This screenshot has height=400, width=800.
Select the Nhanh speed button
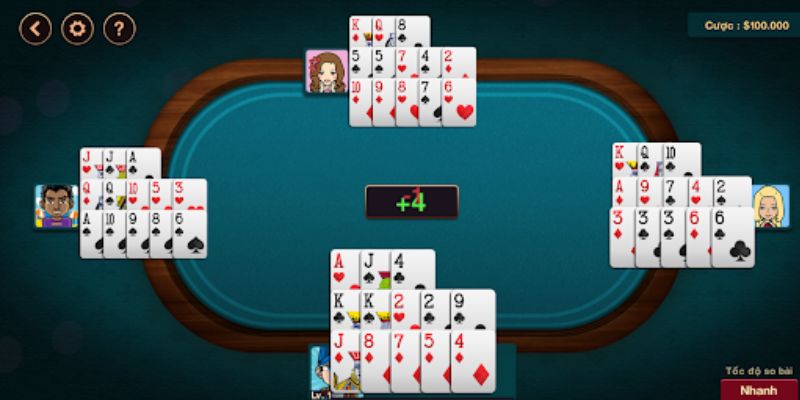pos(758,389)
